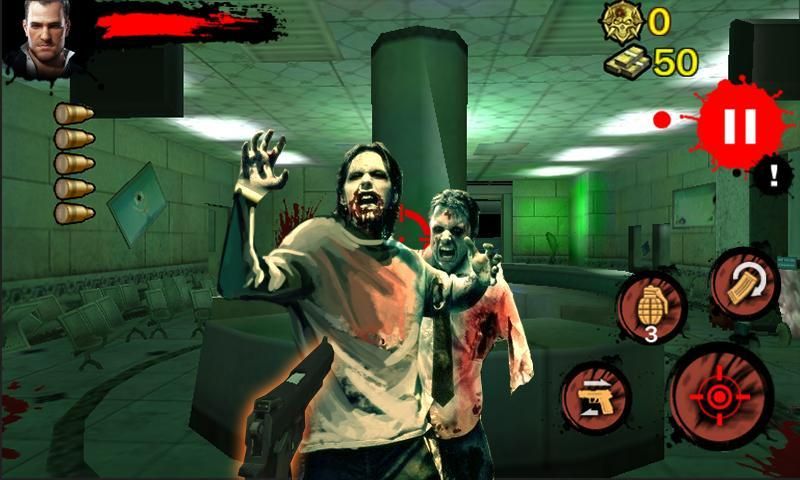Fire using the red crosshair button
Screen dimensions: 800x480
(719, 397)
